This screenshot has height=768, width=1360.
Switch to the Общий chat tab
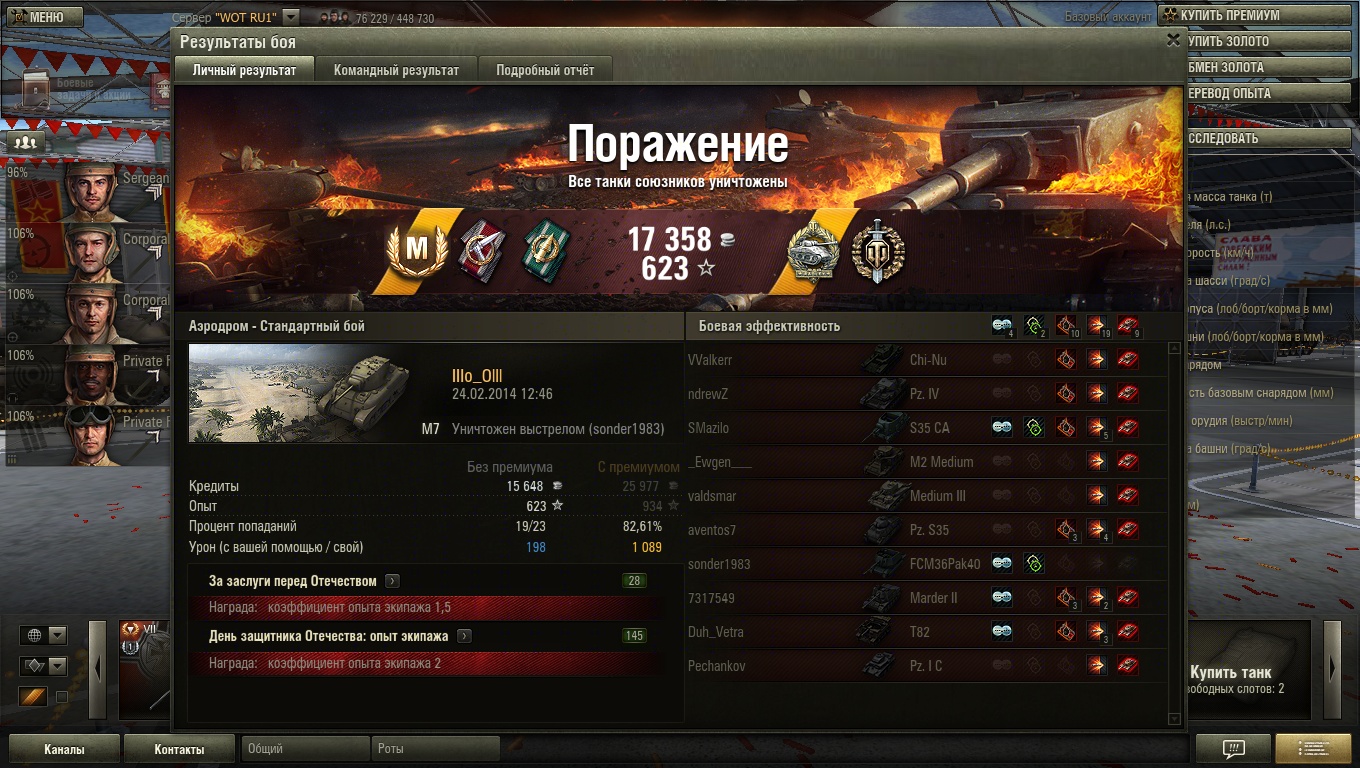[x=304, y=748]
